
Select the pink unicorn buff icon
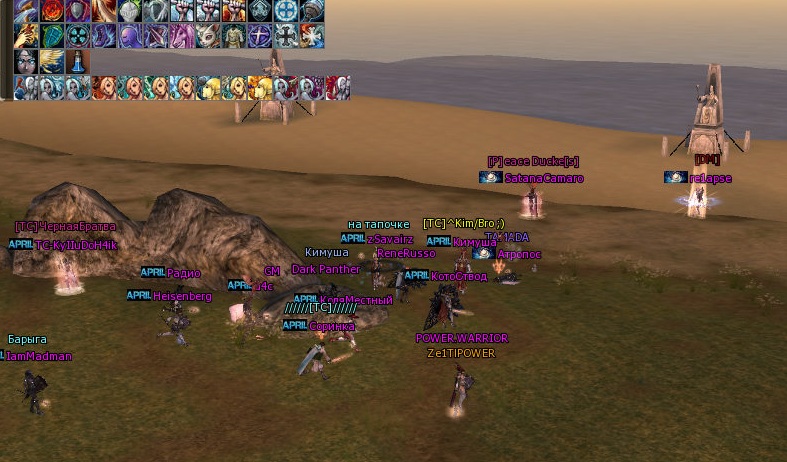point(181,36)
